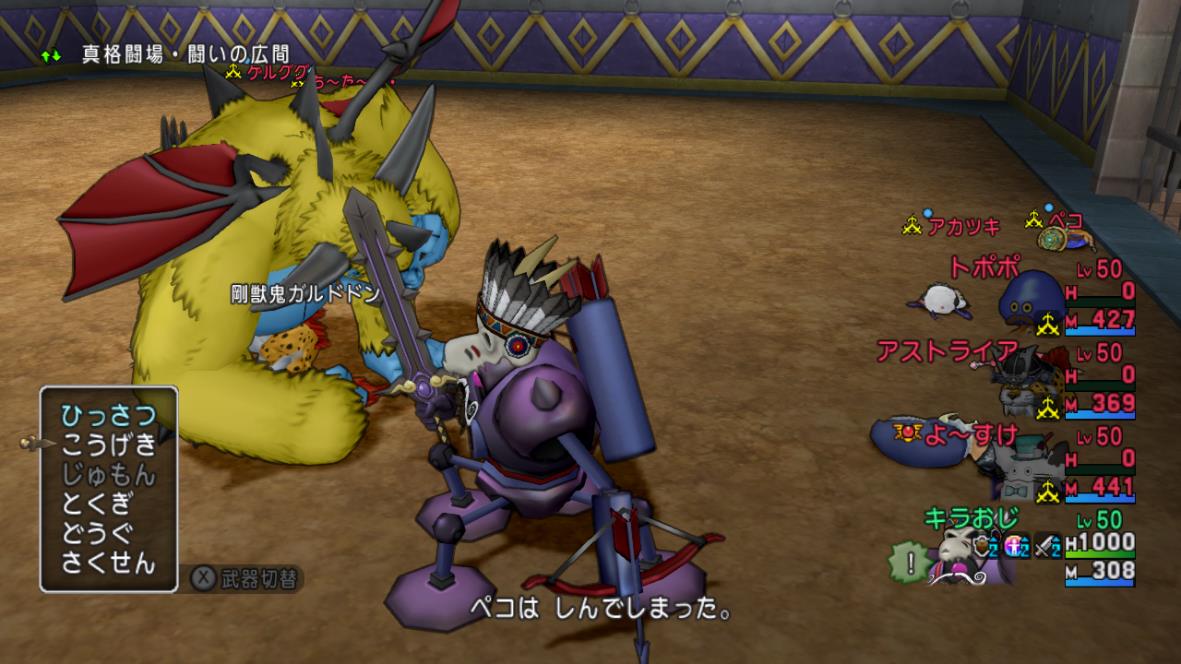
Task: Select とくぎ skills command
Action: [96, 503]
